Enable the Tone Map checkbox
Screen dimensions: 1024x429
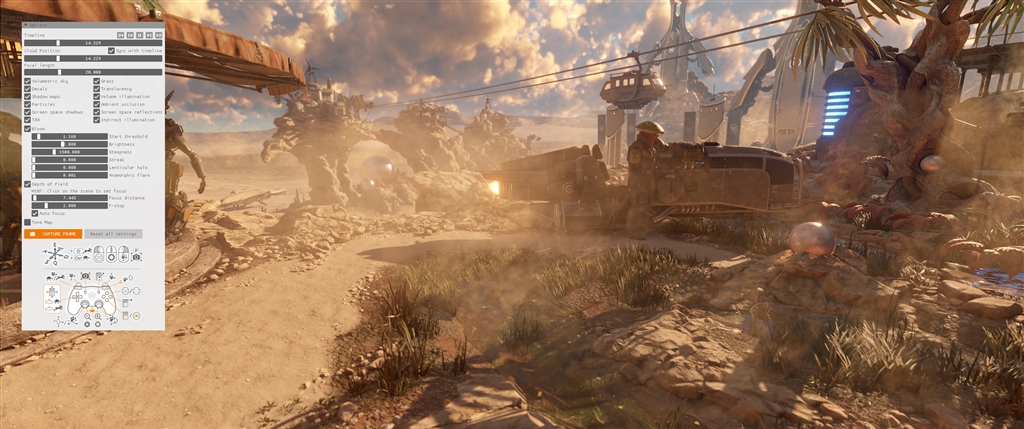point(27,222)
